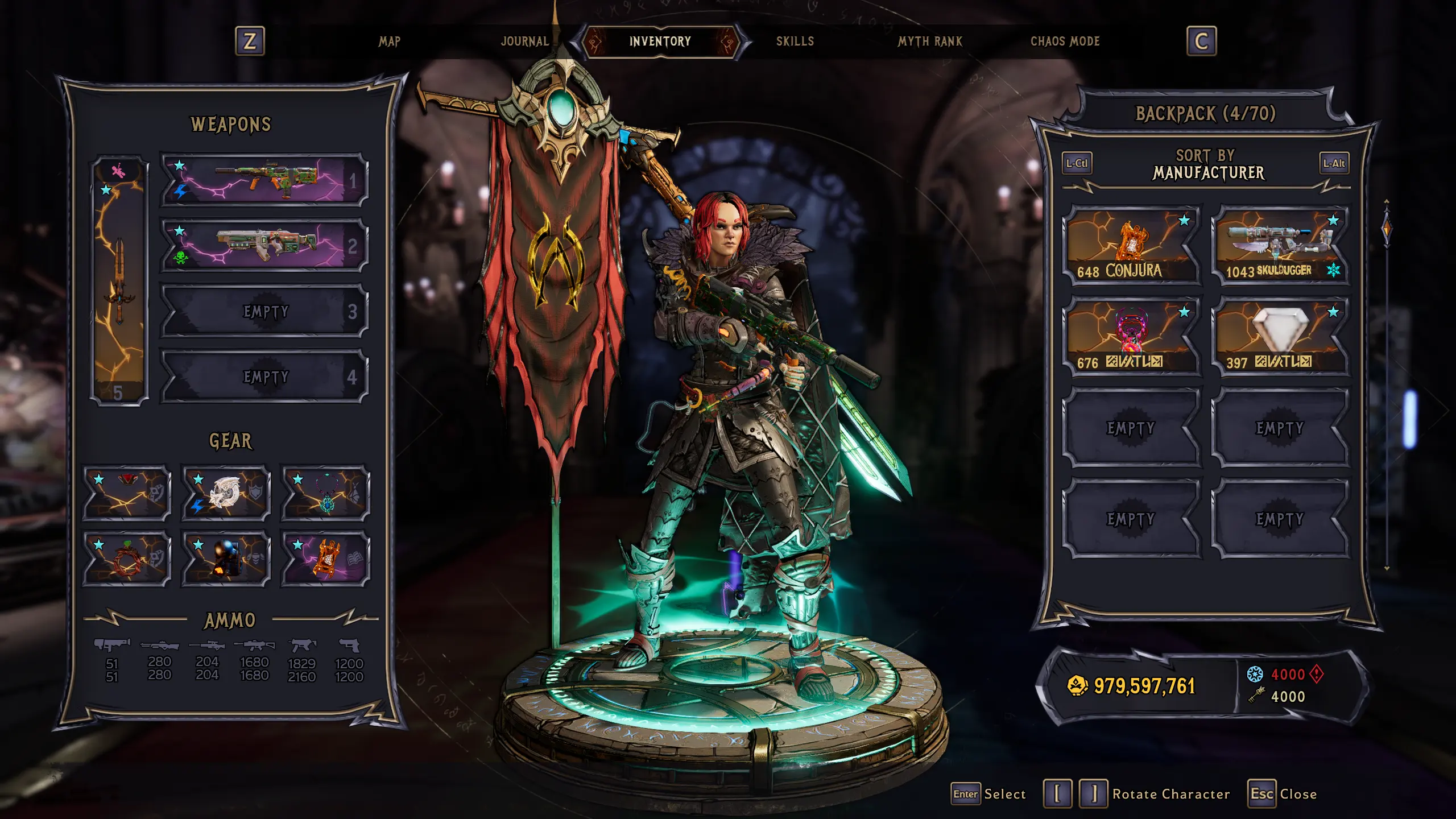Switch to Chaos Mode tab
Viewport: 1456px width, 819px height.
tap(1065, 42)
